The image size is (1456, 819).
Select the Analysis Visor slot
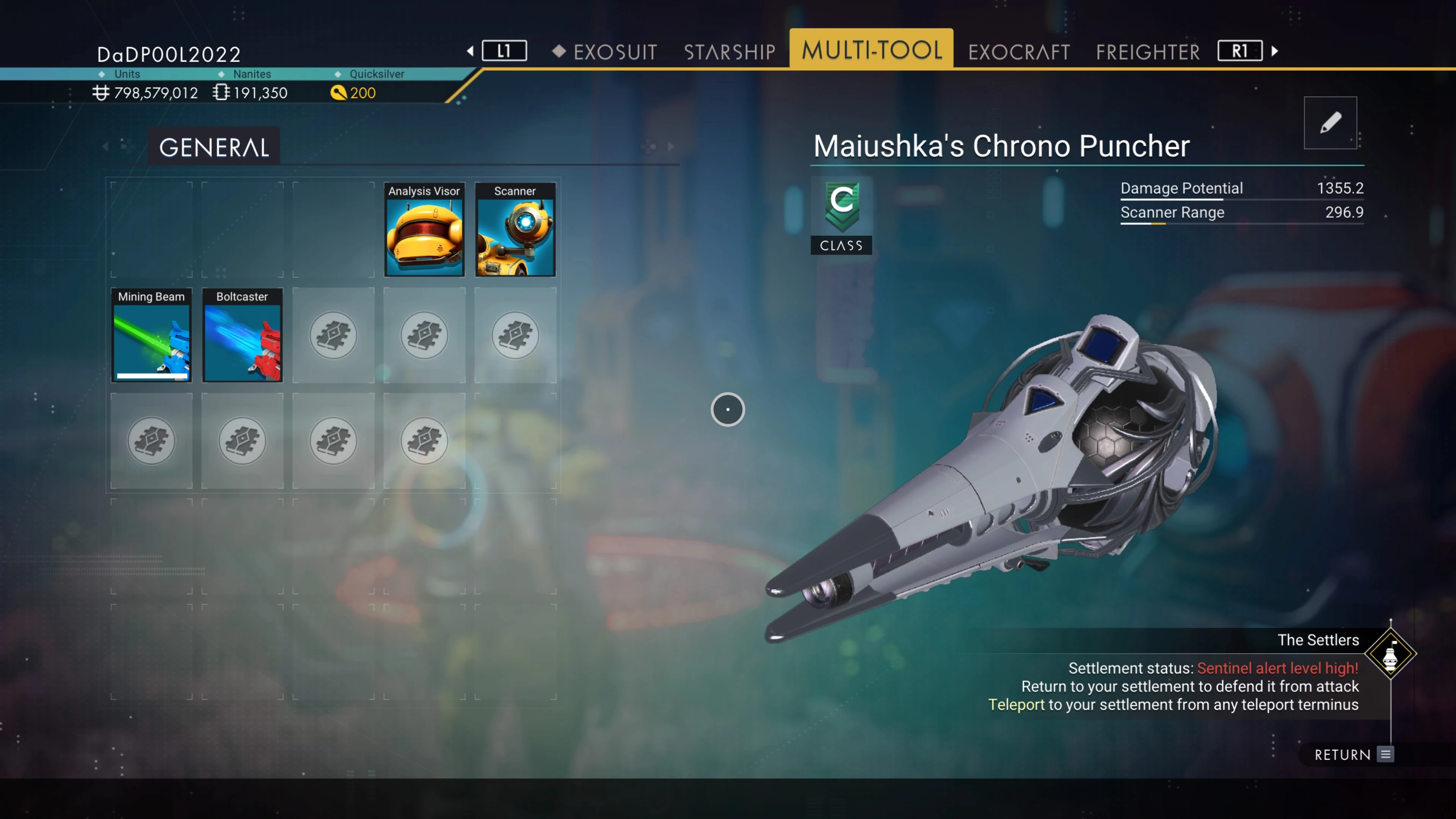coord(424,229)
